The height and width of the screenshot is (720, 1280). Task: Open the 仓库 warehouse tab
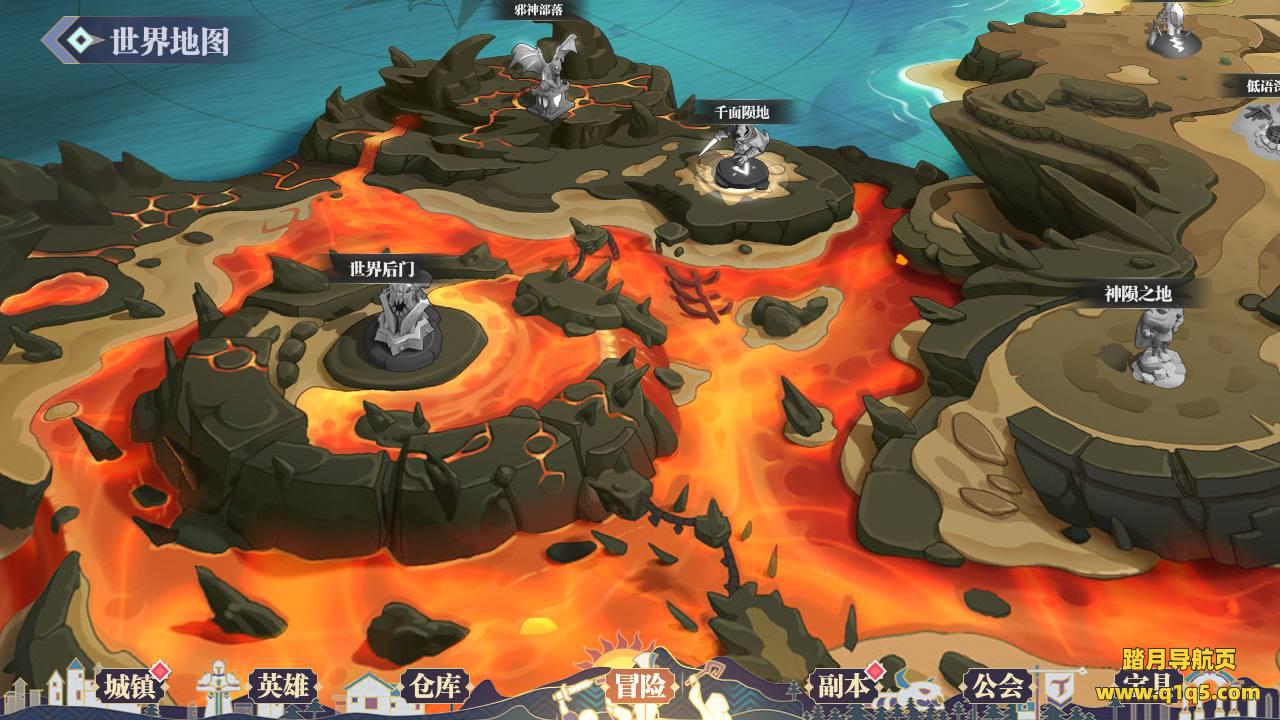point(436,686)
